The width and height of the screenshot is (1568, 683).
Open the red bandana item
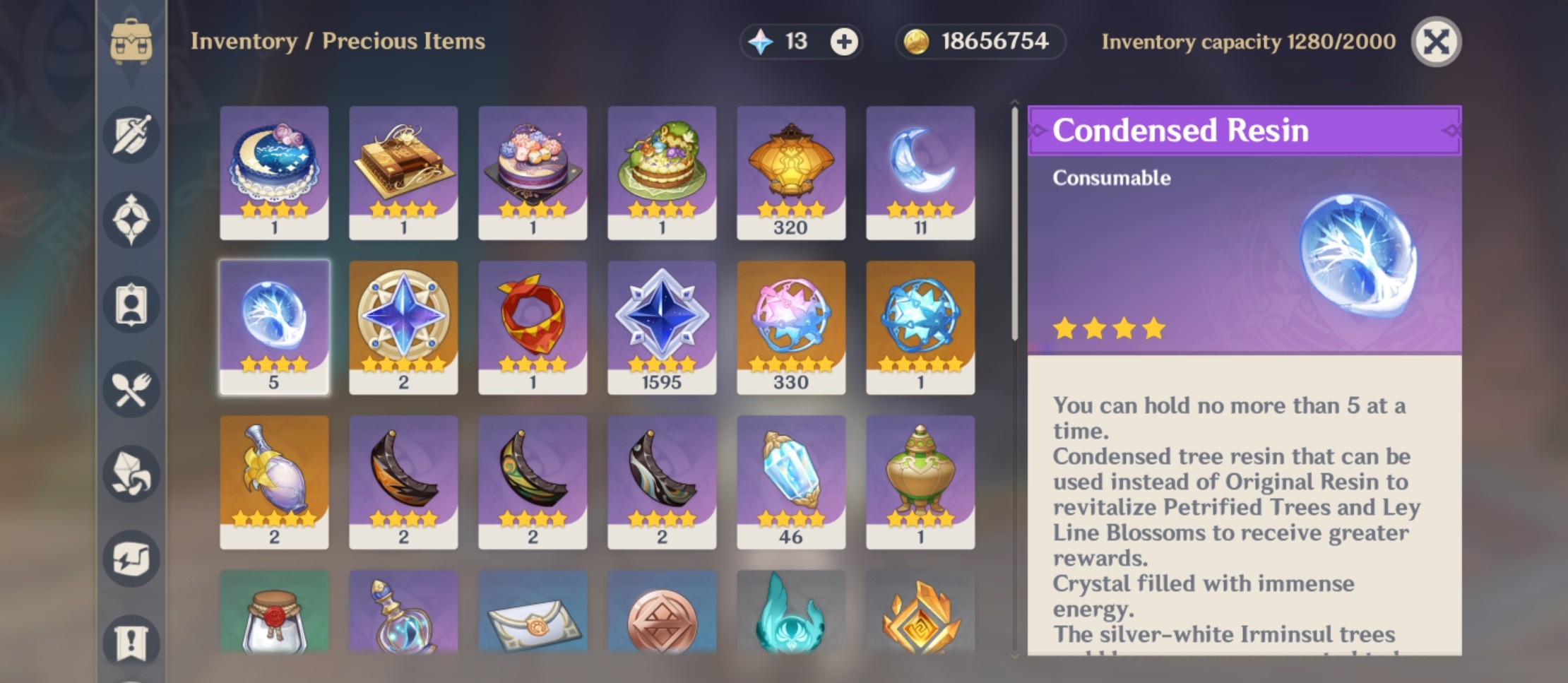(x=533, y=325)
